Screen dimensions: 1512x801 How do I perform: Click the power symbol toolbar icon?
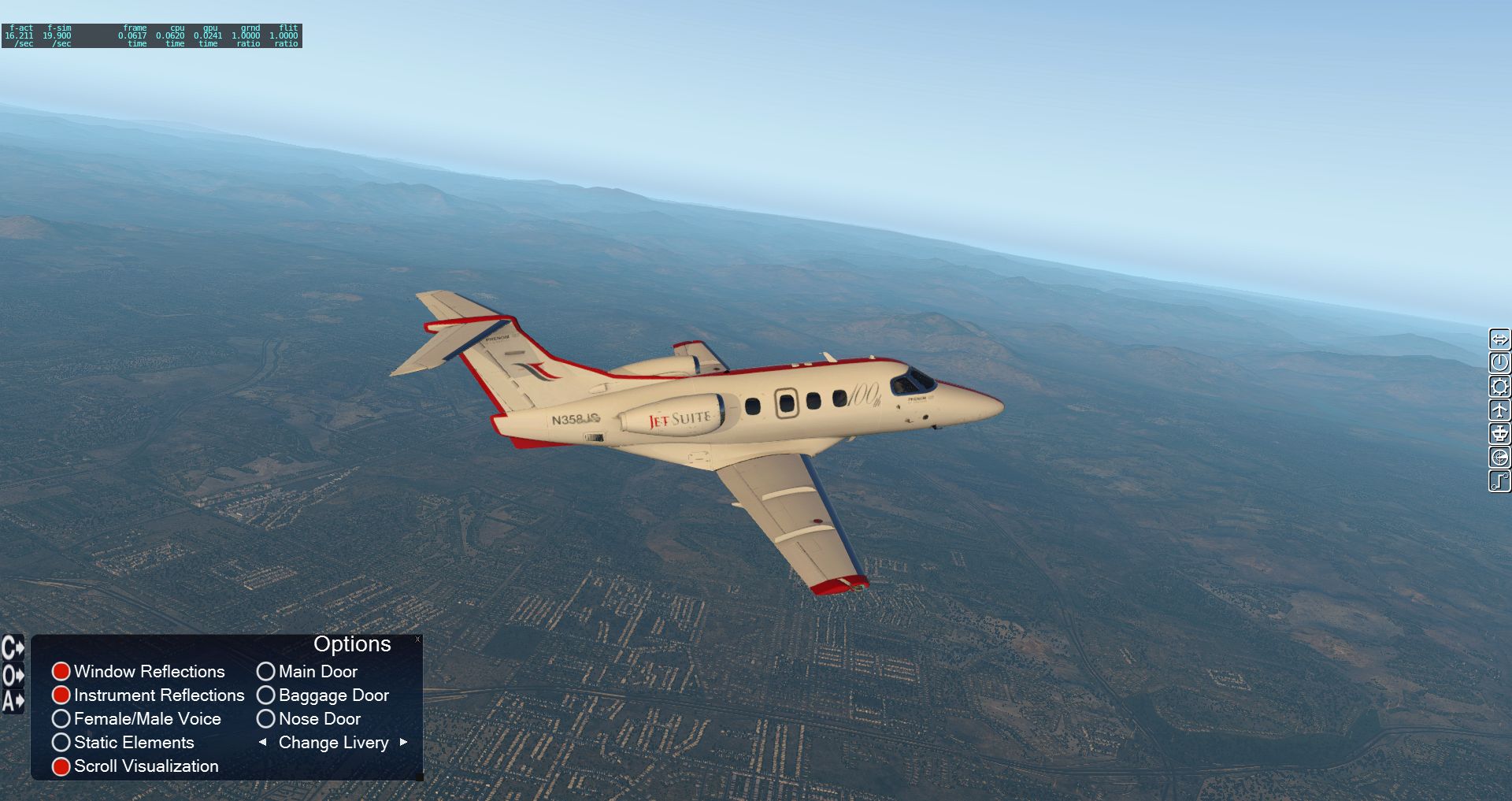coord(1499,363)
